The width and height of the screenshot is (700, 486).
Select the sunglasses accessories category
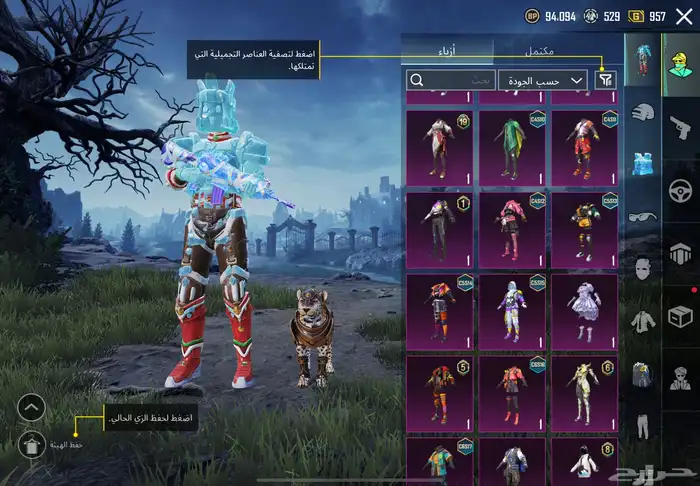pos(641,215)
